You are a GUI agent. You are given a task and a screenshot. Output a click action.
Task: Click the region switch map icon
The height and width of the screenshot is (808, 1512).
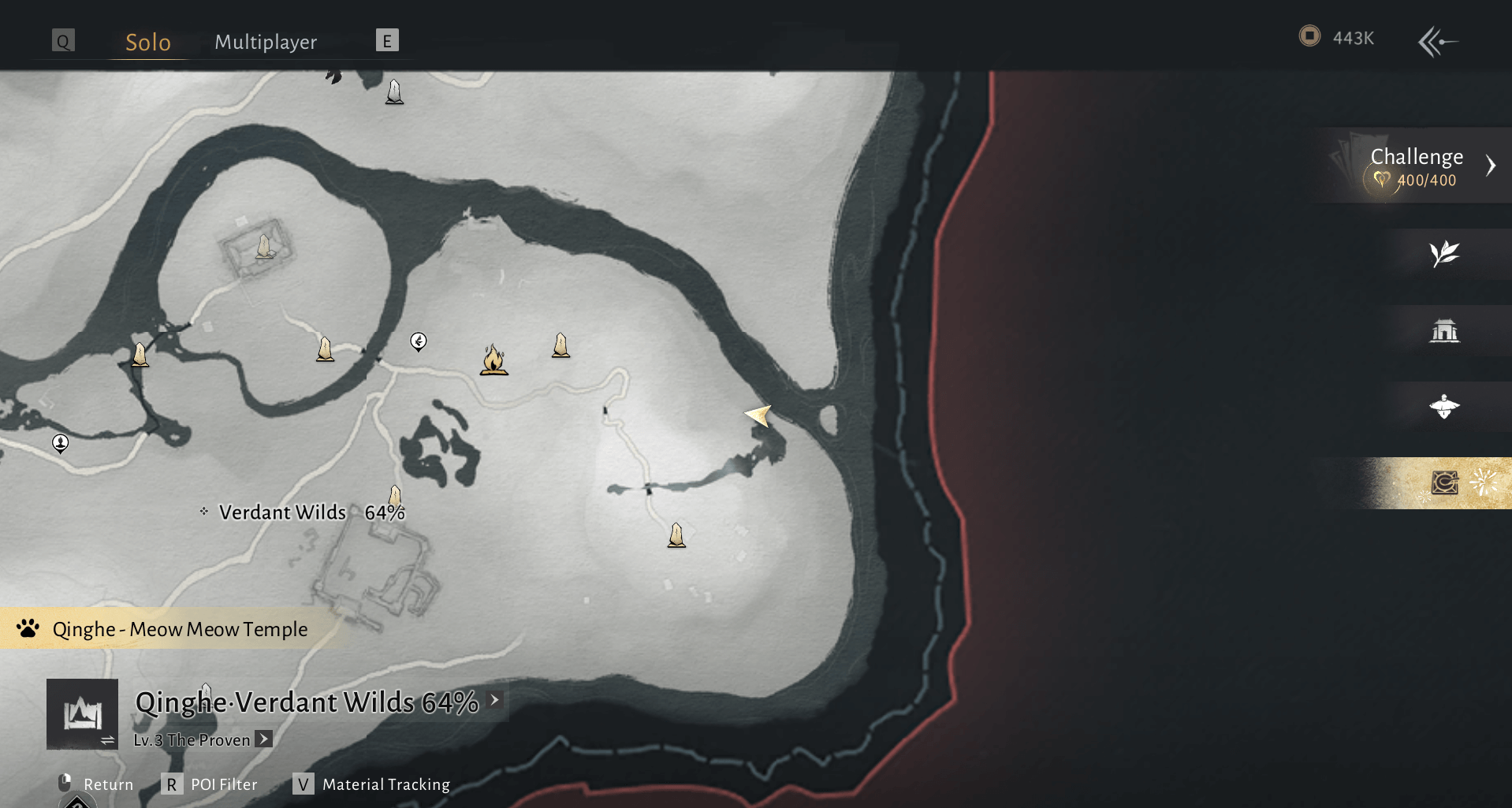coord(83,714)
